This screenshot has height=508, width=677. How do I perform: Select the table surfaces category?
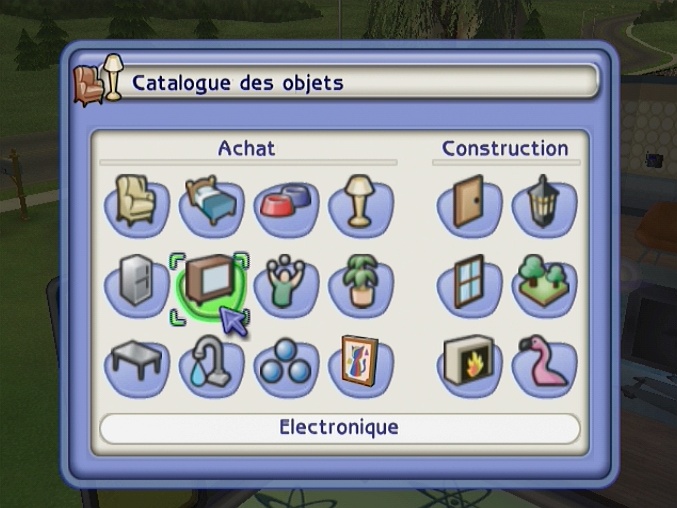click(x=136, y=364)
